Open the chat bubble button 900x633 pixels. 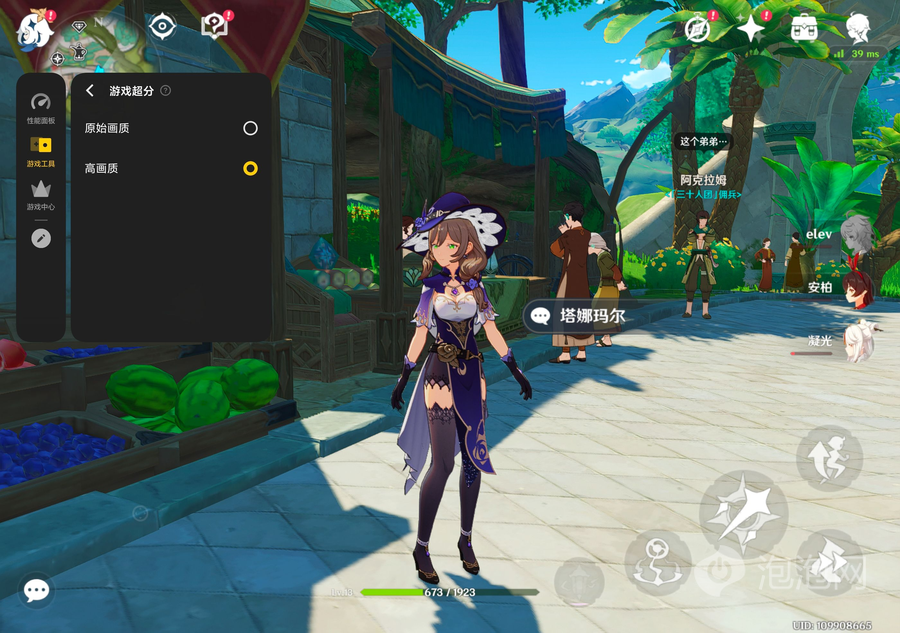coord(37,590)
